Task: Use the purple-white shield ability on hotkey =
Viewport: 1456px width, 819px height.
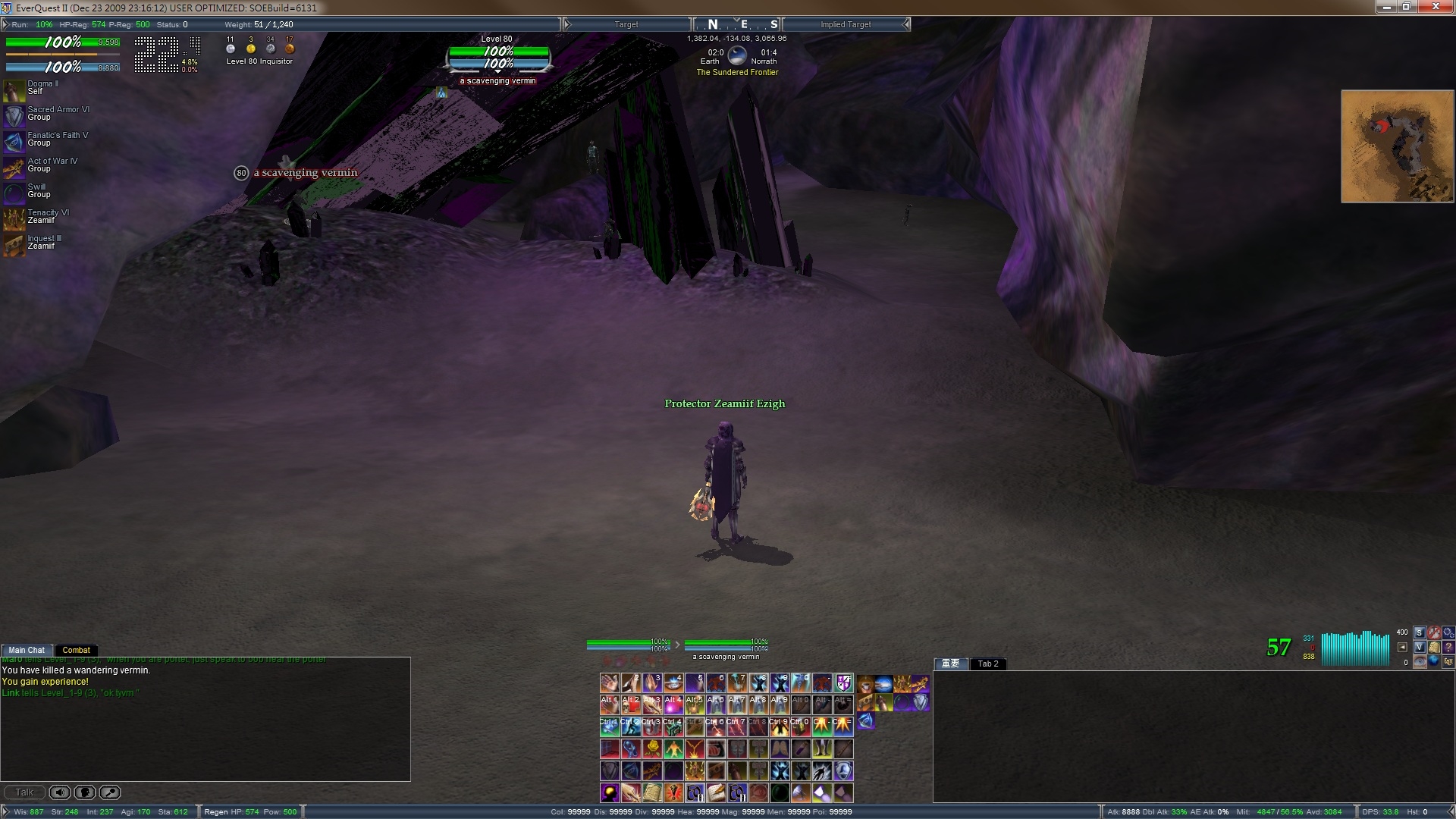Action: [843, 683]
